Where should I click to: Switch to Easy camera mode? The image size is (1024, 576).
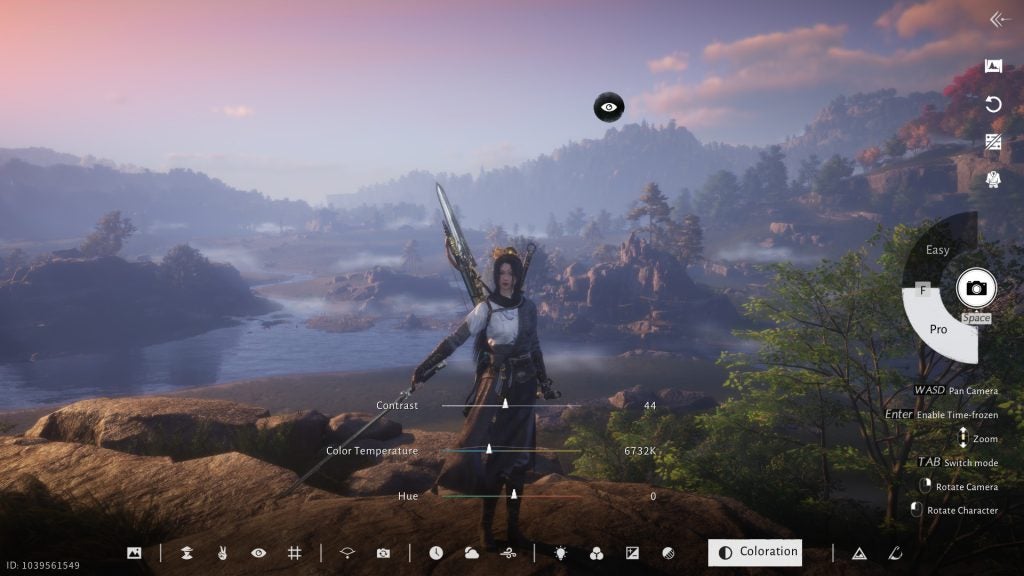(x=937, y=250)
